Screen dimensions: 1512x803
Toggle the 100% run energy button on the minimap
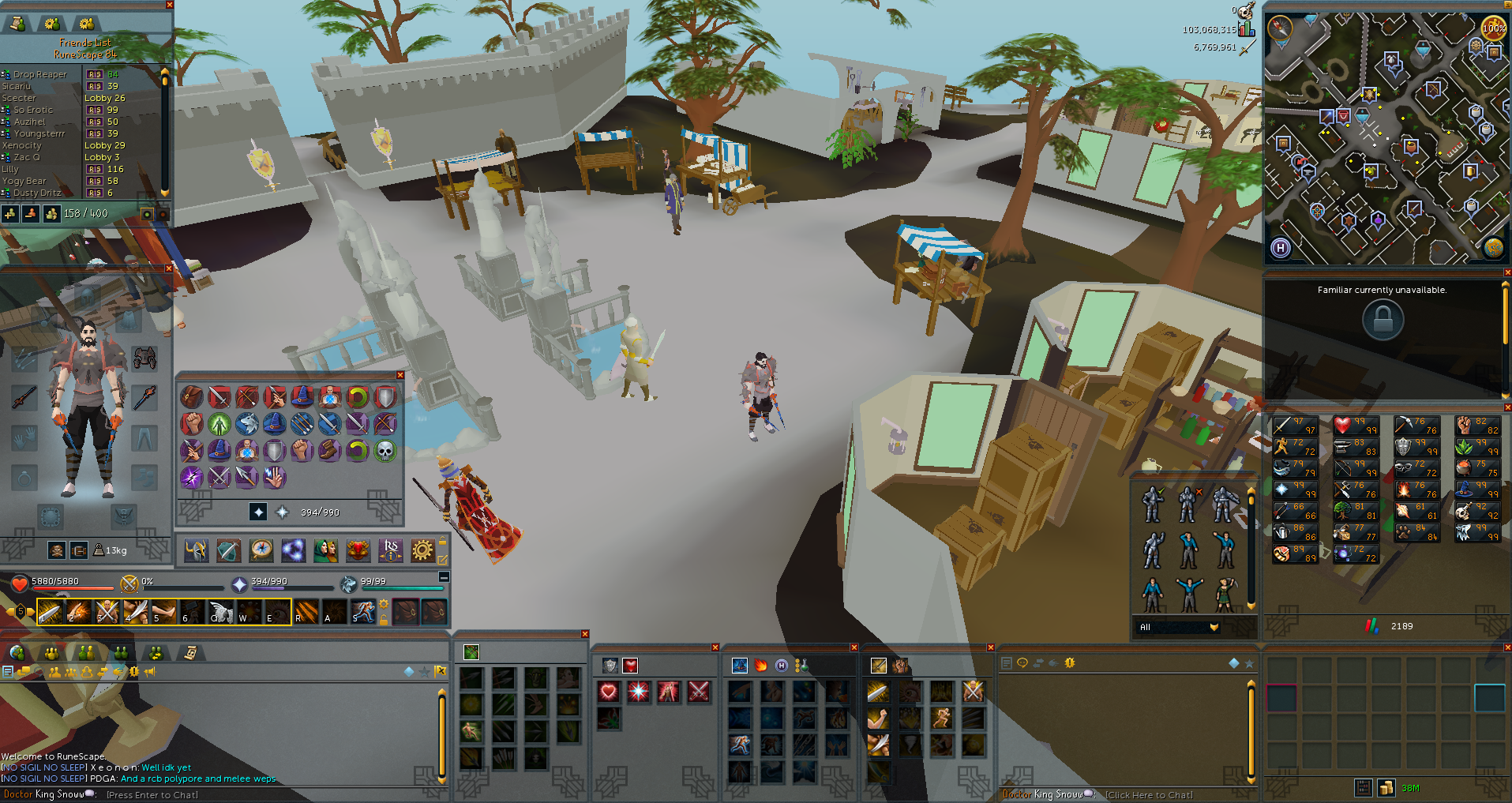(1494, 27)
